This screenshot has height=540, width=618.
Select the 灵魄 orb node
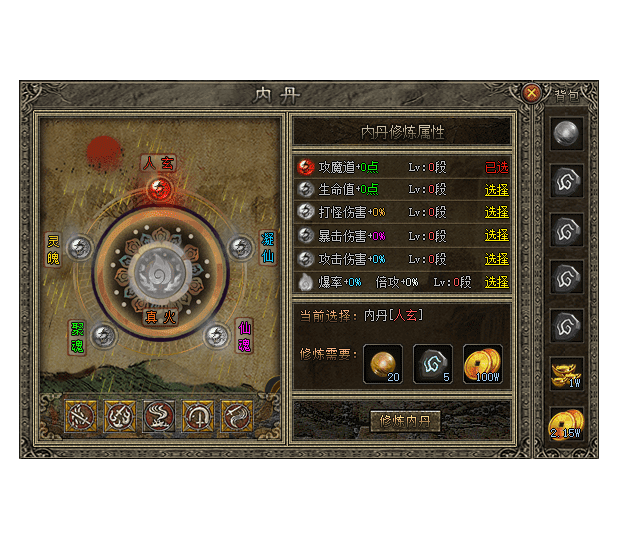coord(80,248)
